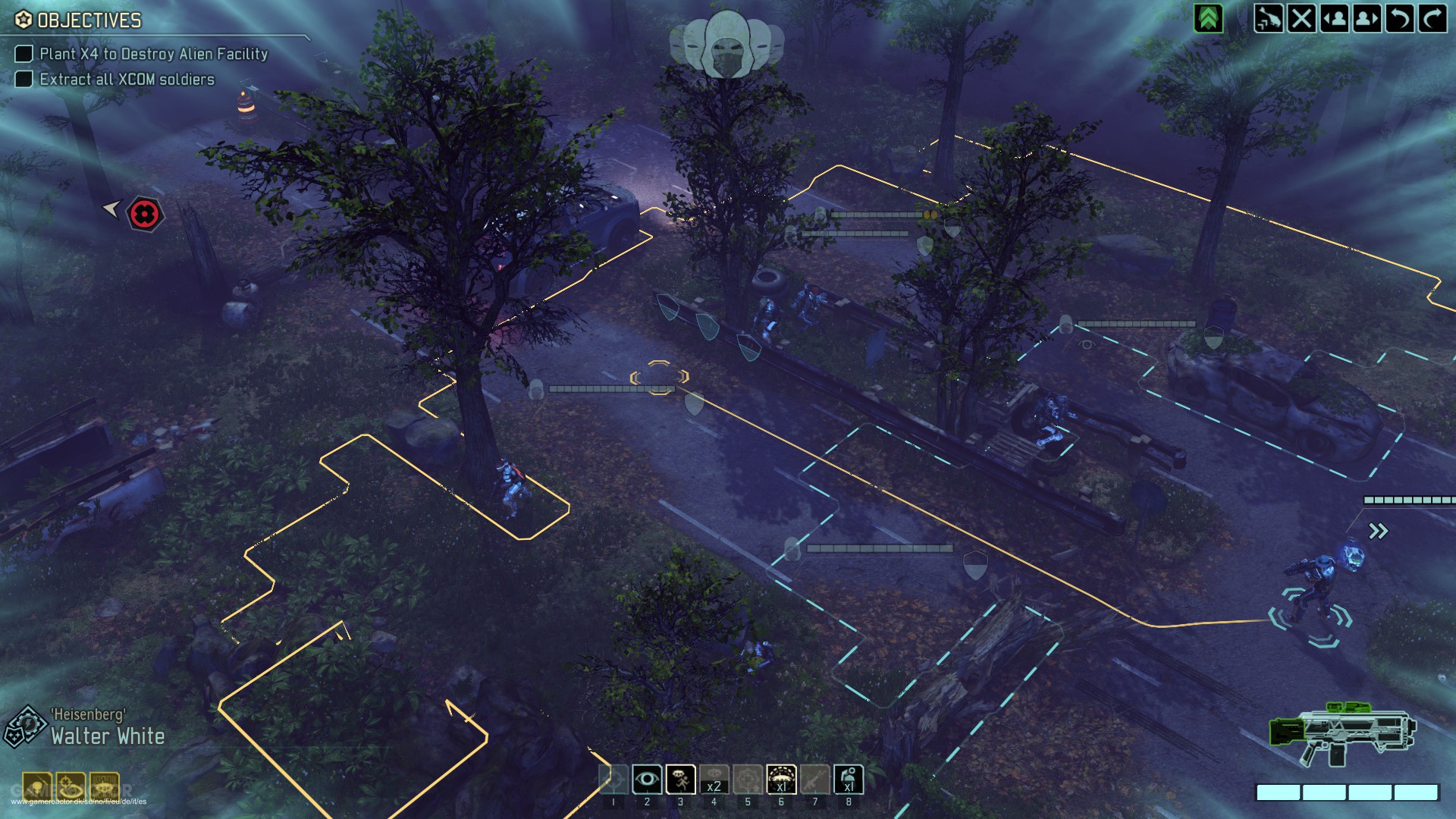
Task: Check the Plant X4 objective box
Action: coord(24,54)
